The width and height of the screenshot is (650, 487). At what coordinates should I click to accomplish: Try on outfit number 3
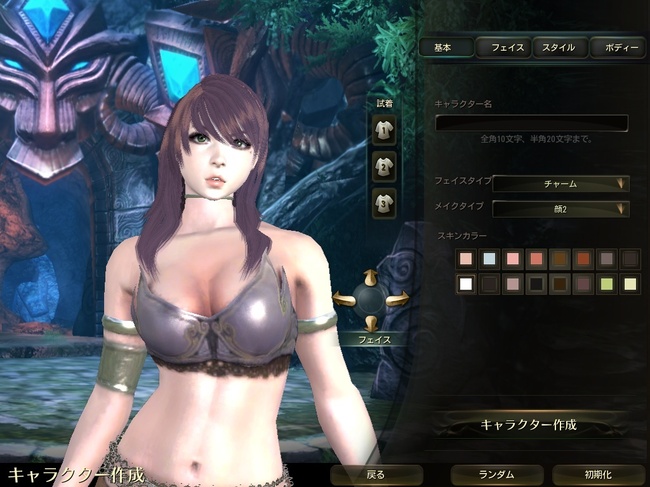(x=384, y=203)
